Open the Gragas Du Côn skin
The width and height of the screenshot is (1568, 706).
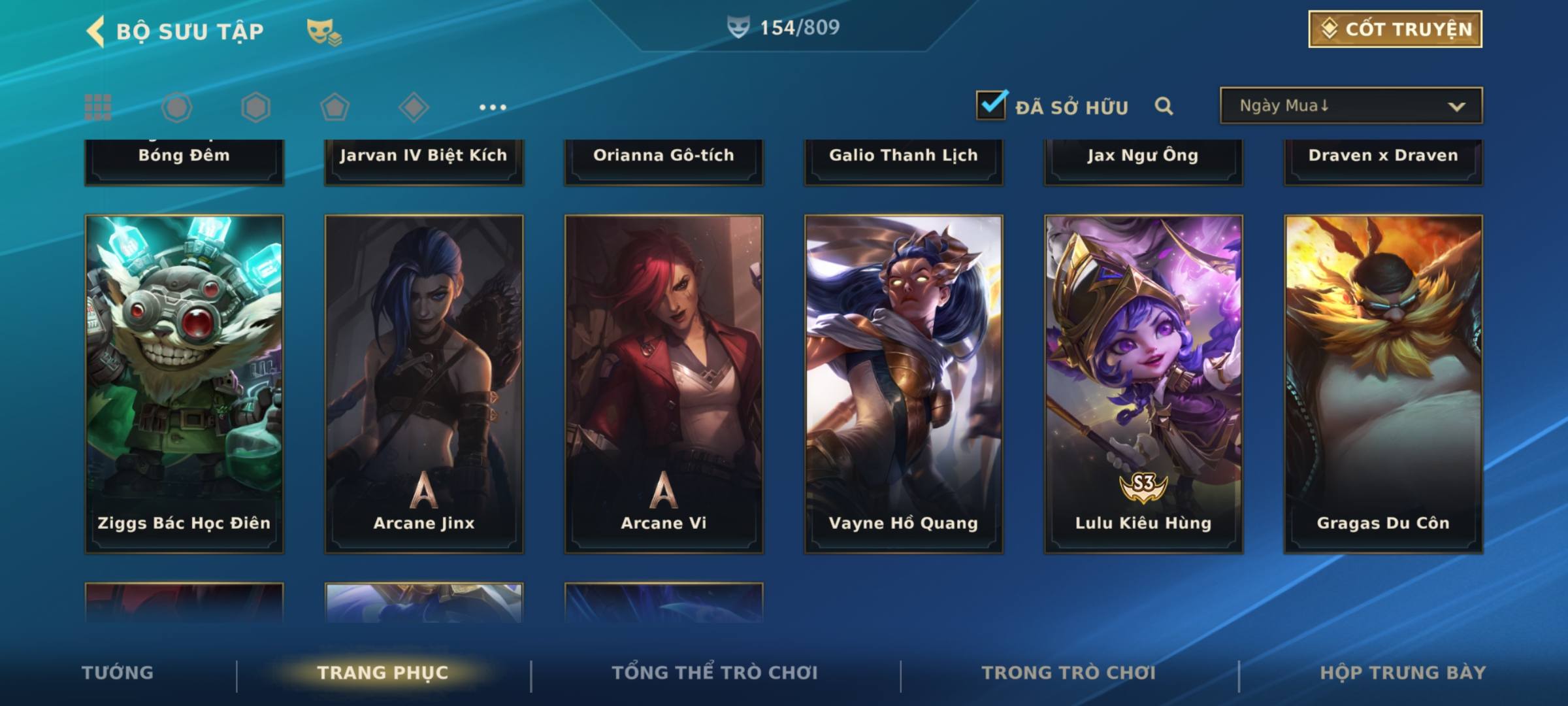click(1383, 384)
